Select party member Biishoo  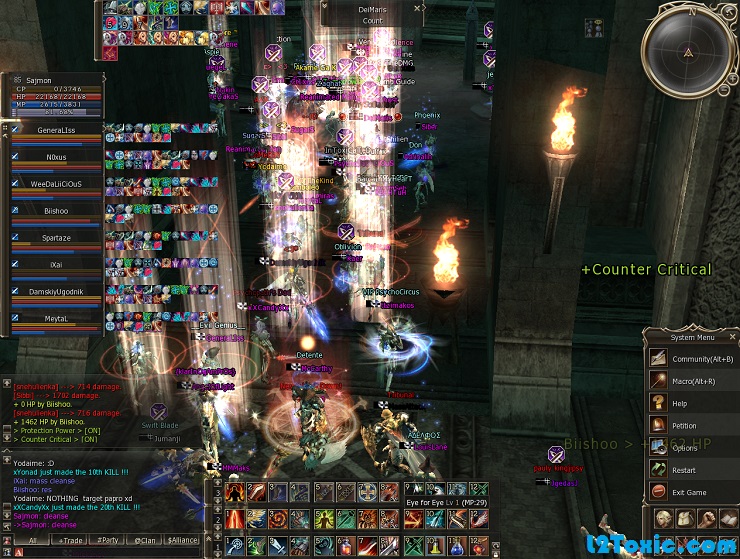[56, 211]
